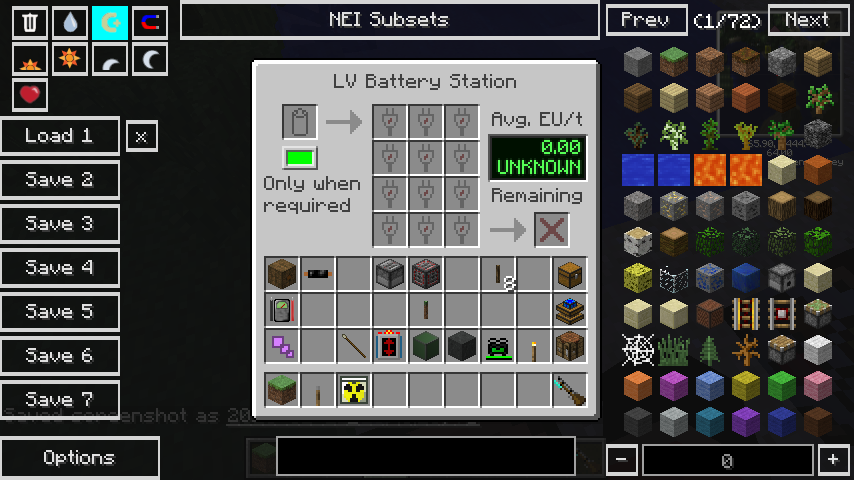Viewport: 854px width, 480px height.
Task: Increase item quantity with the plus button
Action: 833,460
